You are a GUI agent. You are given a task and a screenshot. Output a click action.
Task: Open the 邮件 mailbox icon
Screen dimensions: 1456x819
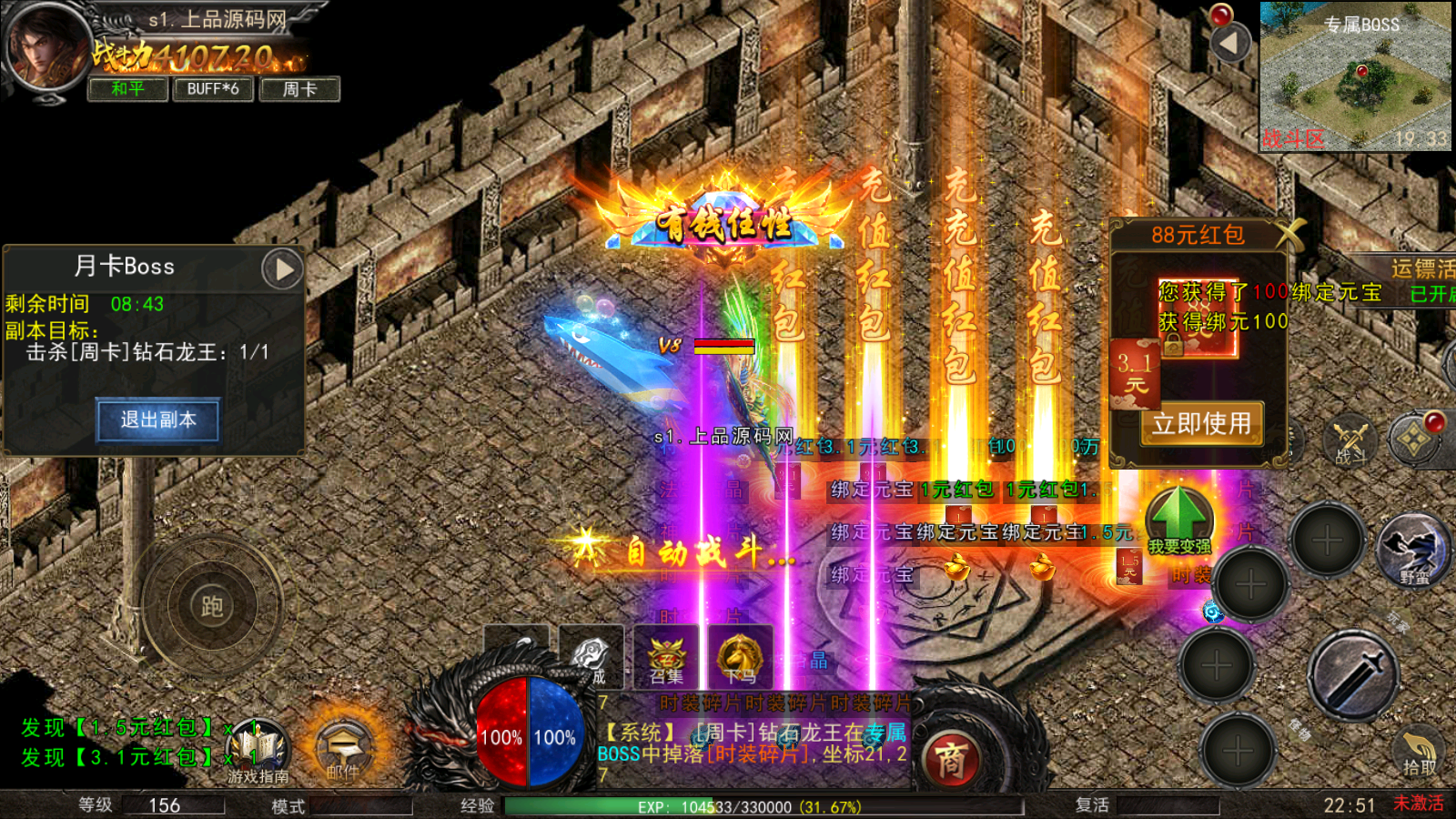pyautogui.click(x=343, y=749)
